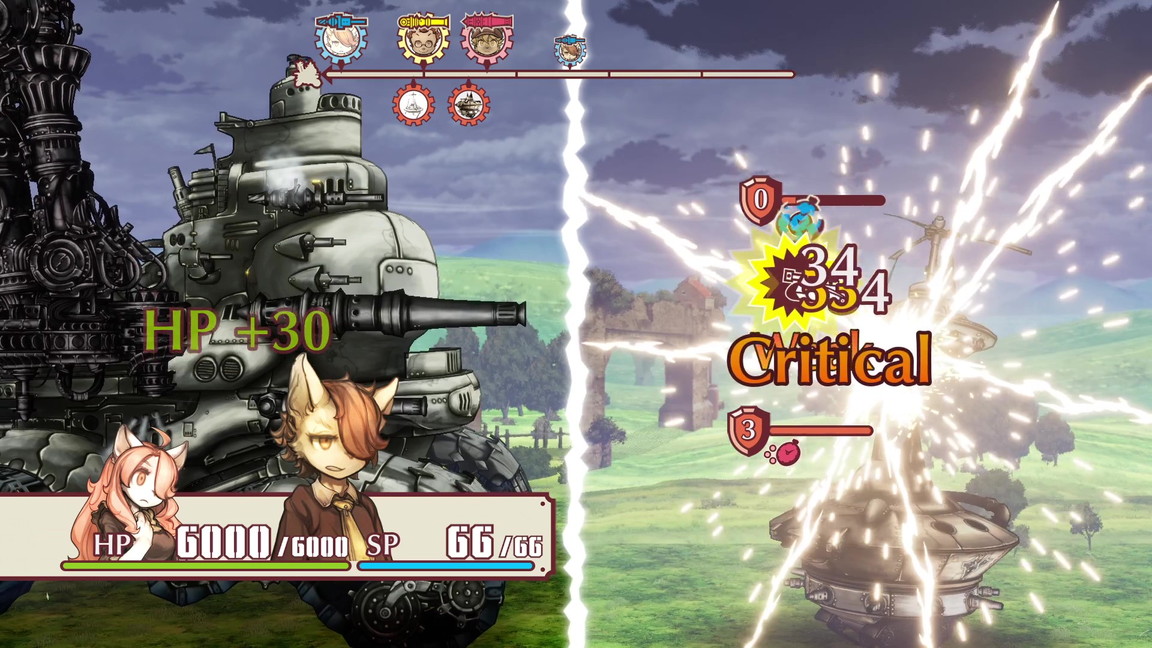Select the yellow-gear glasses character turn marker

click(x=422, y=41)
